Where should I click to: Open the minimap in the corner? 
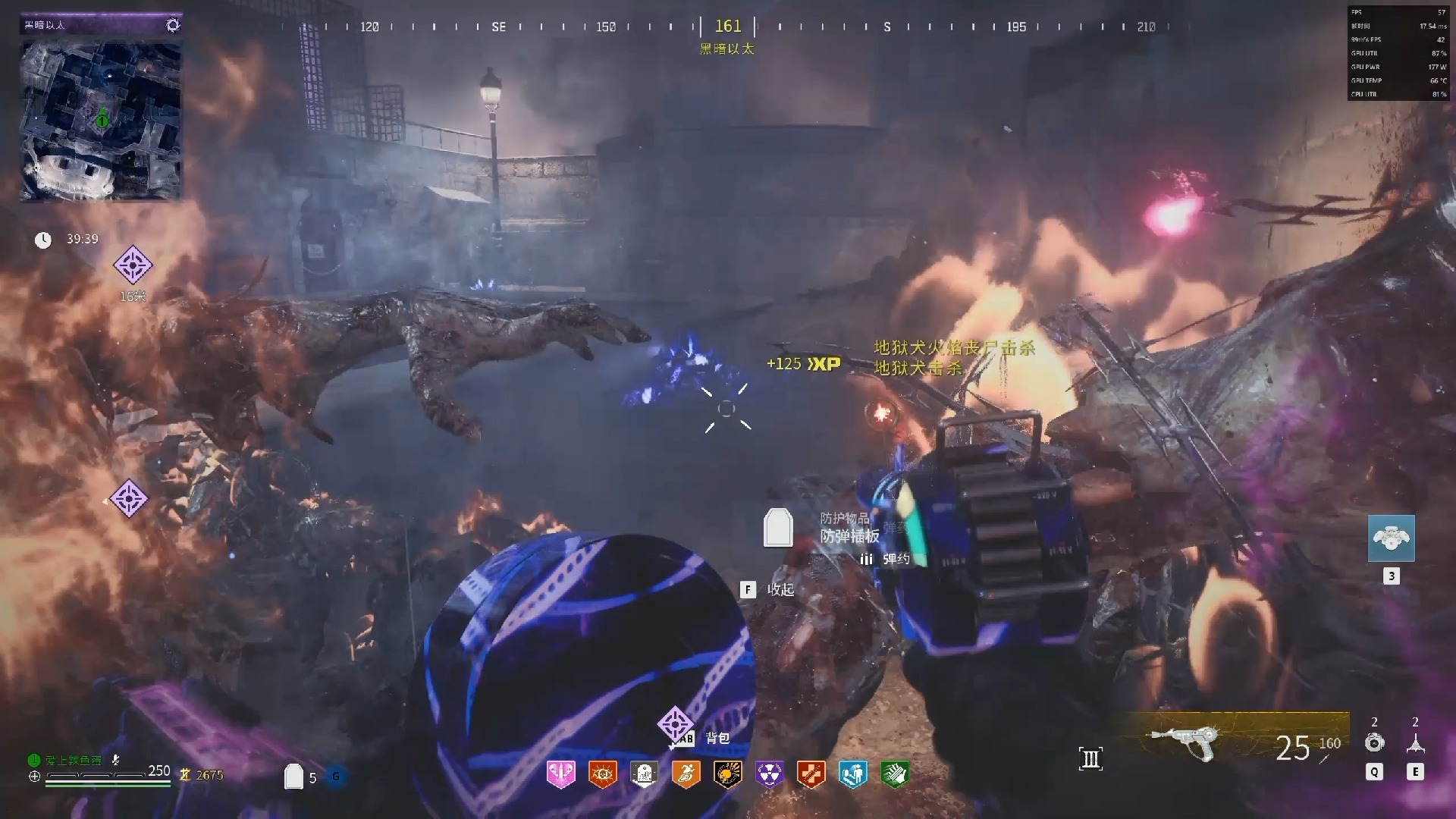(100, 120)
